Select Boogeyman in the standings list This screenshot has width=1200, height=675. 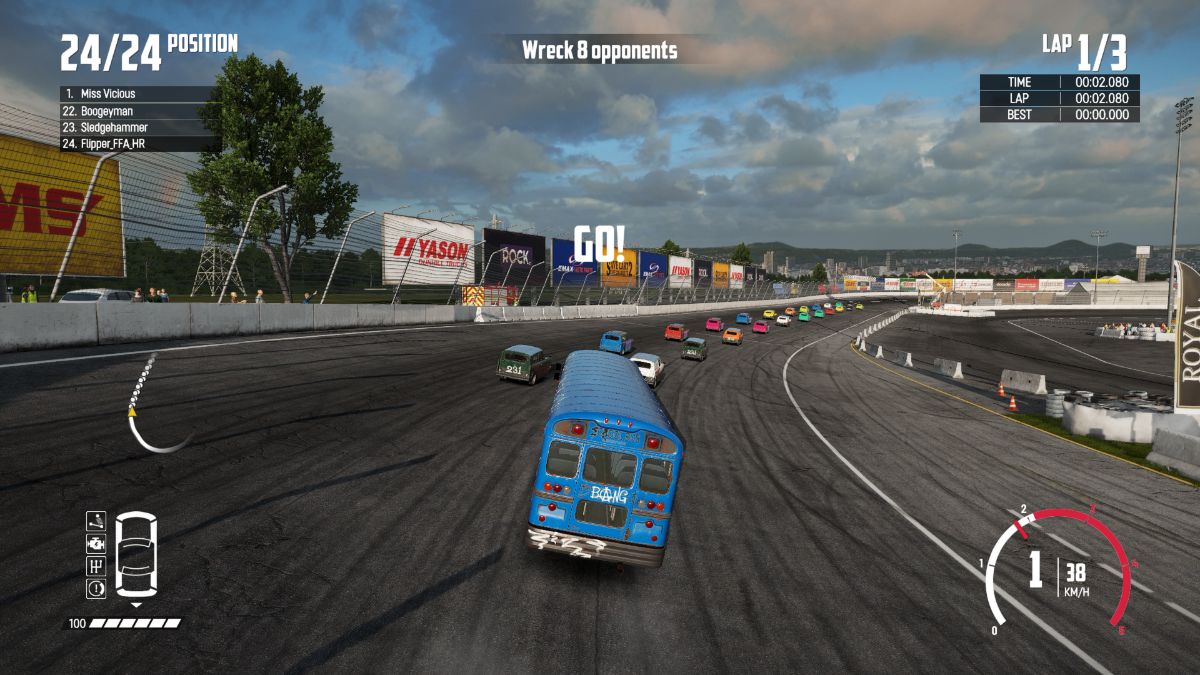[x=137, y=111]
